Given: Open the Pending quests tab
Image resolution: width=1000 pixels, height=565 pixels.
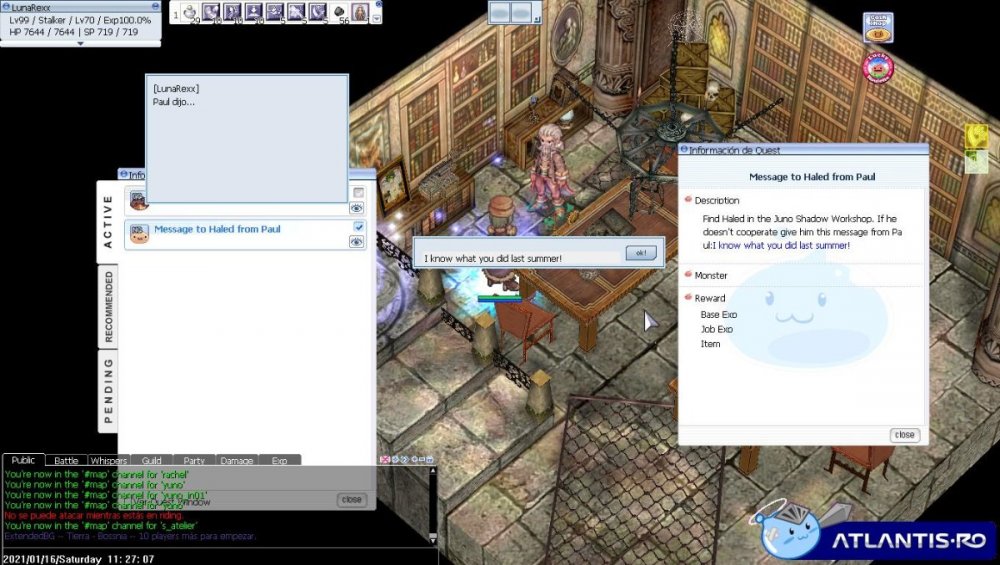Looking at the screenshot, I should (108, 389).
